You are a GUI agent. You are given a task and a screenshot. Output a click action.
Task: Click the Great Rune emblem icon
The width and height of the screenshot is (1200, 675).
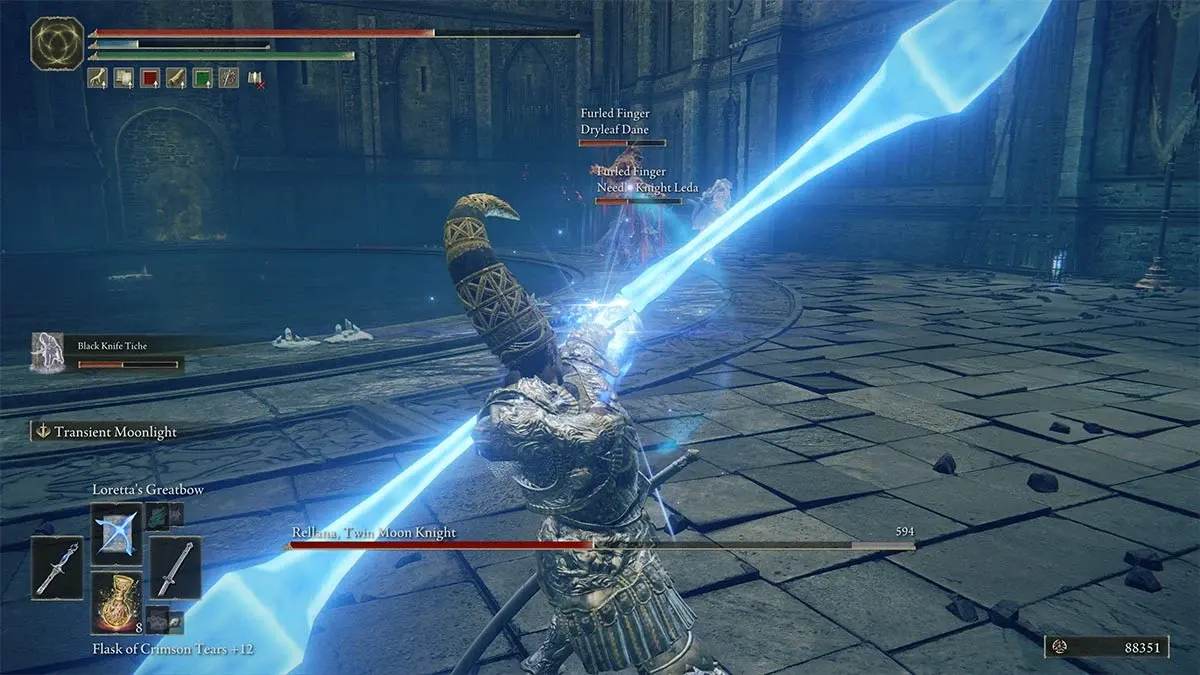(x=56, y=44)
